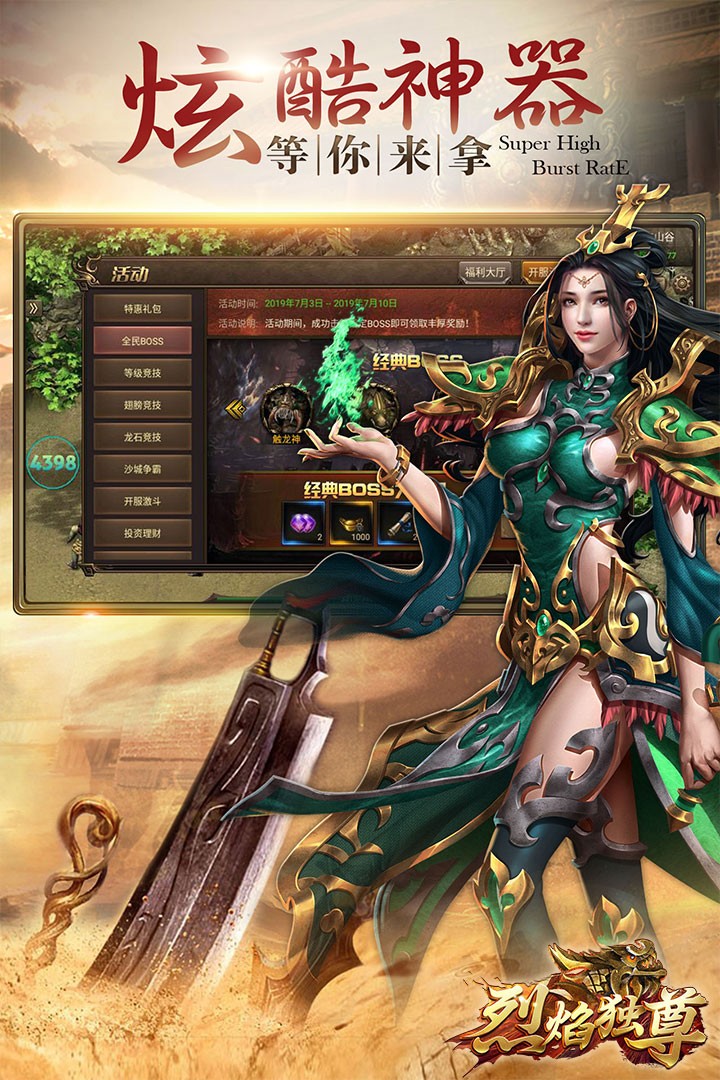Image resolution: width=720 pixels, height=1080 pixels.
Task: Switch to 等级竞技 in the activity list
Action: [x=142, y=373]
